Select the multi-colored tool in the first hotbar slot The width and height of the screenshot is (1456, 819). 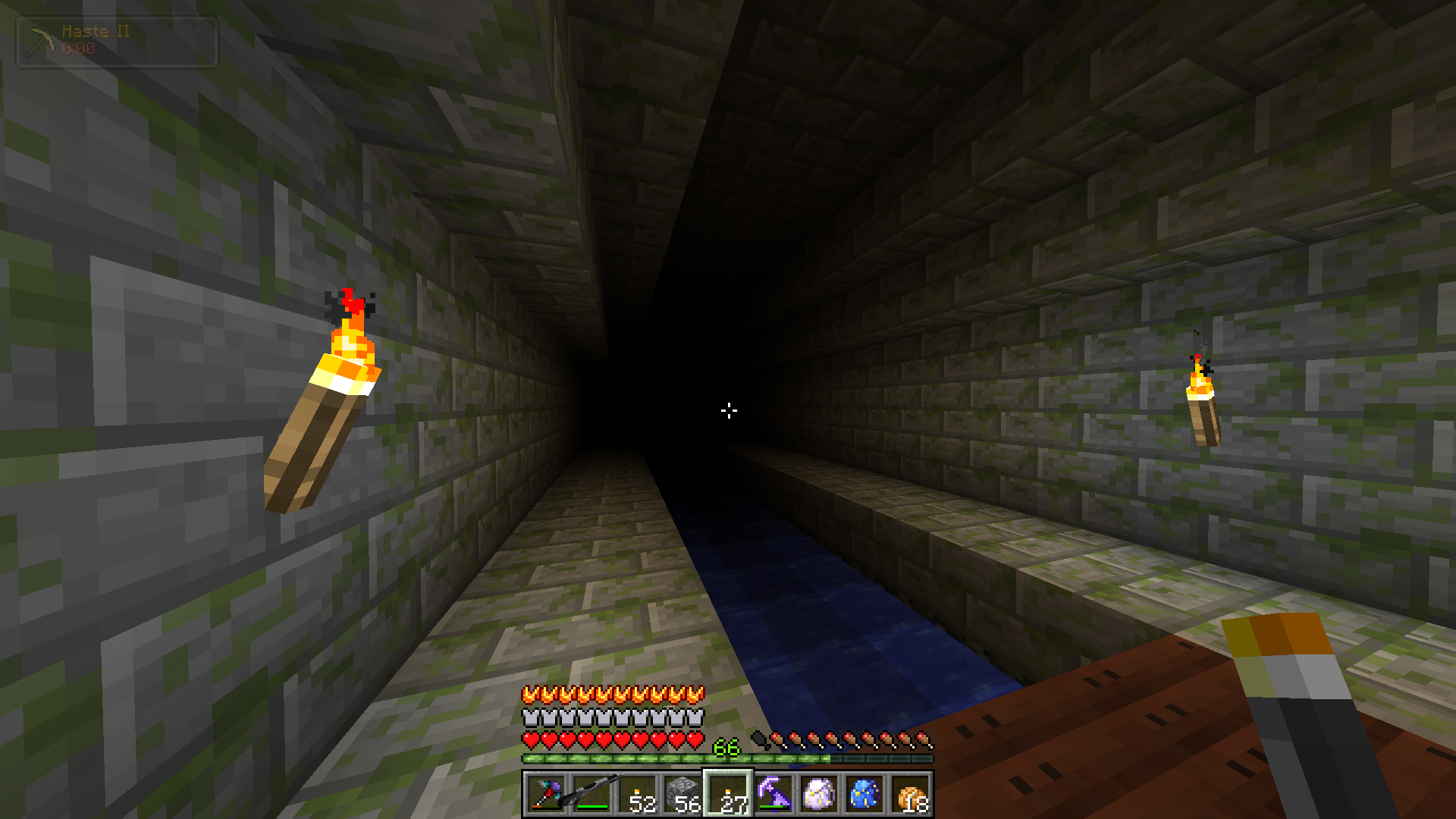click(546, 794)
